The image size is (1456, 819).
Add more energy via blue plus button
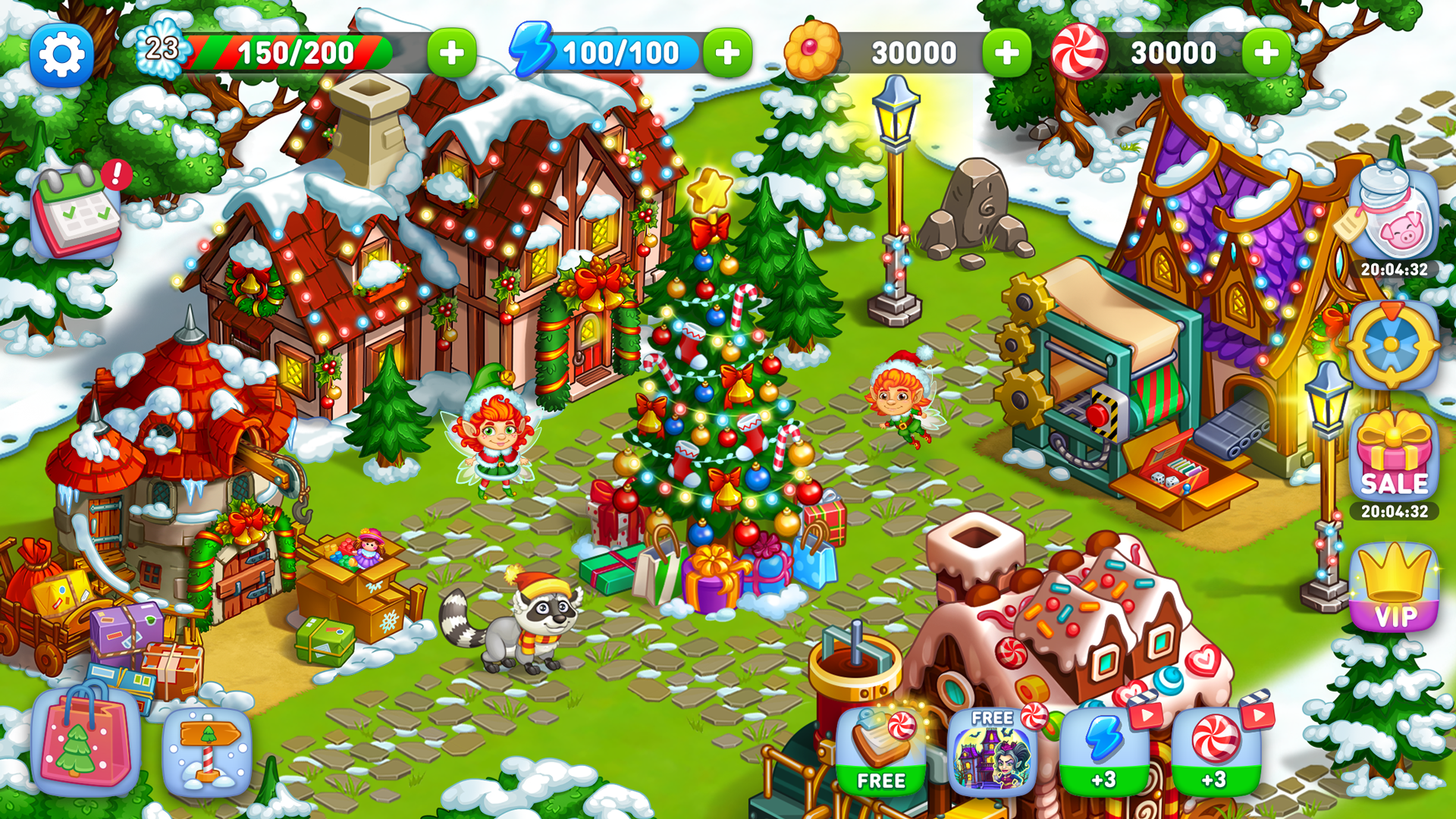click(726, 53)
